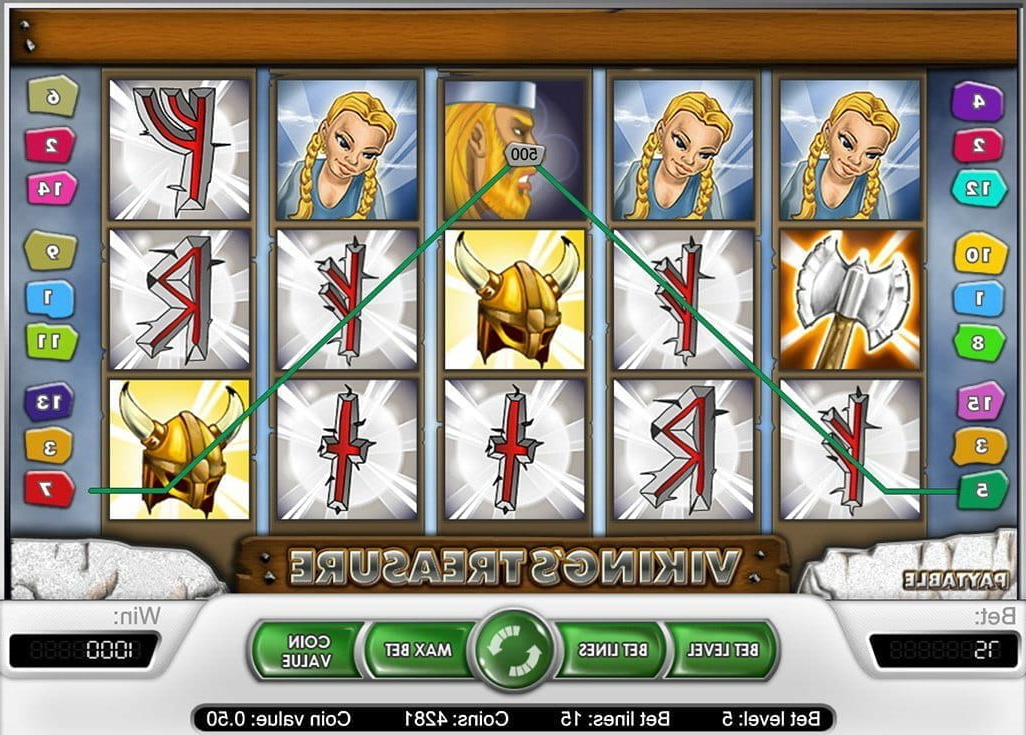
Task: Adjust the Bet Lines button
Action: 612,650
